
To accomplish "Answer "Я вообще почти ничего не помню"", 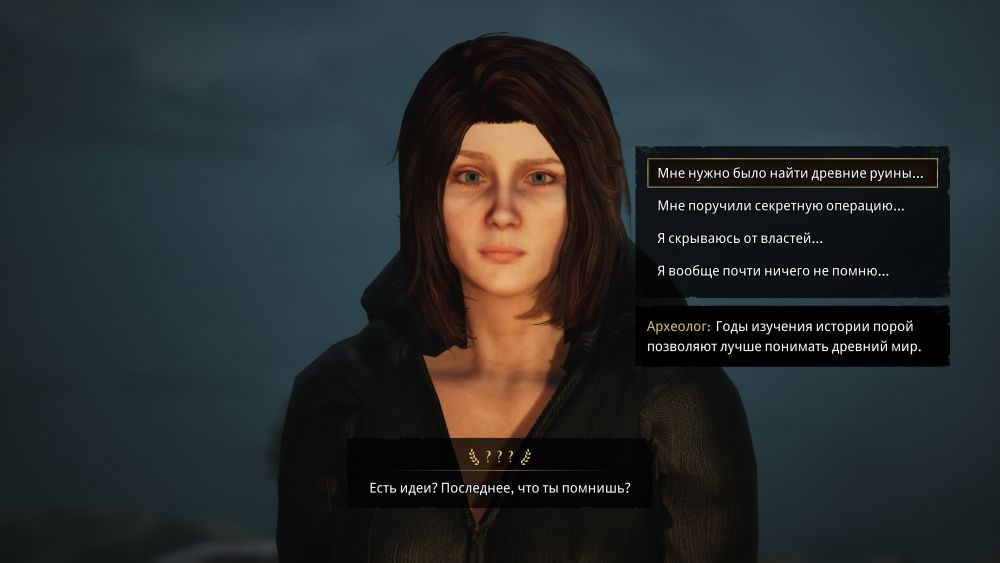I will pos(773,271).
